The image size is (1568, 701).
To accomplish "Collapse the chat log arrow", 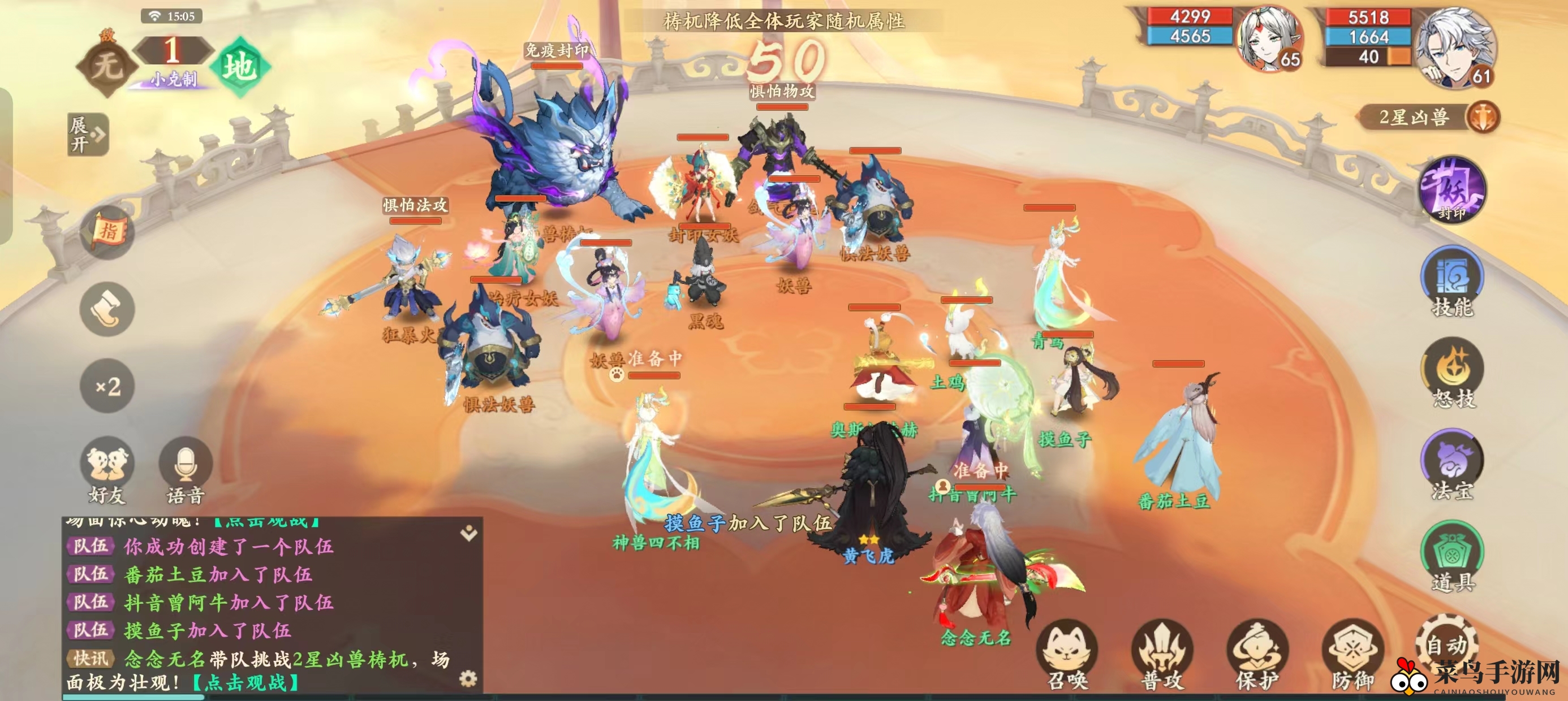I will [469, 534].
